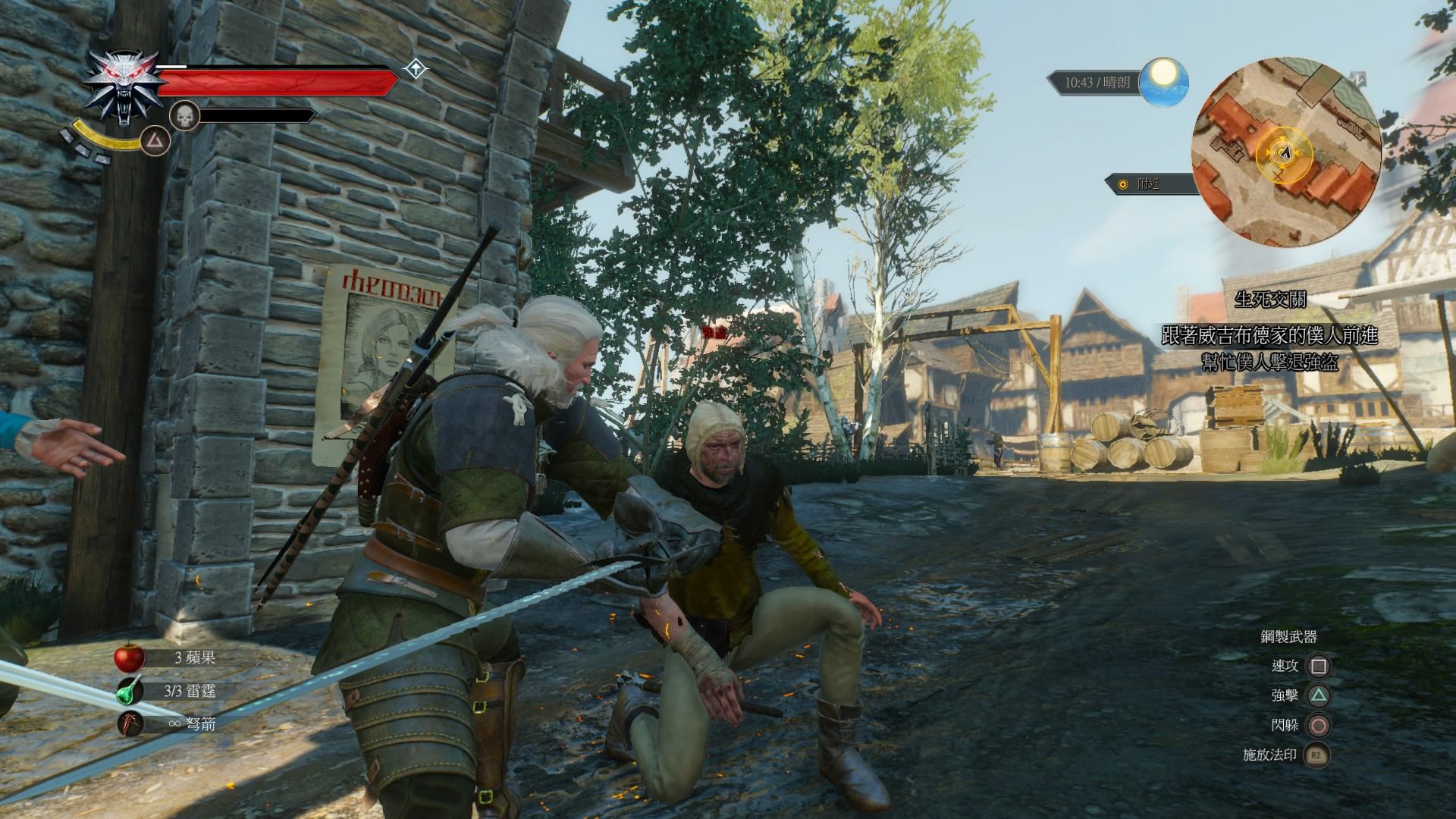Open the tracked quest objective text

1269,348
